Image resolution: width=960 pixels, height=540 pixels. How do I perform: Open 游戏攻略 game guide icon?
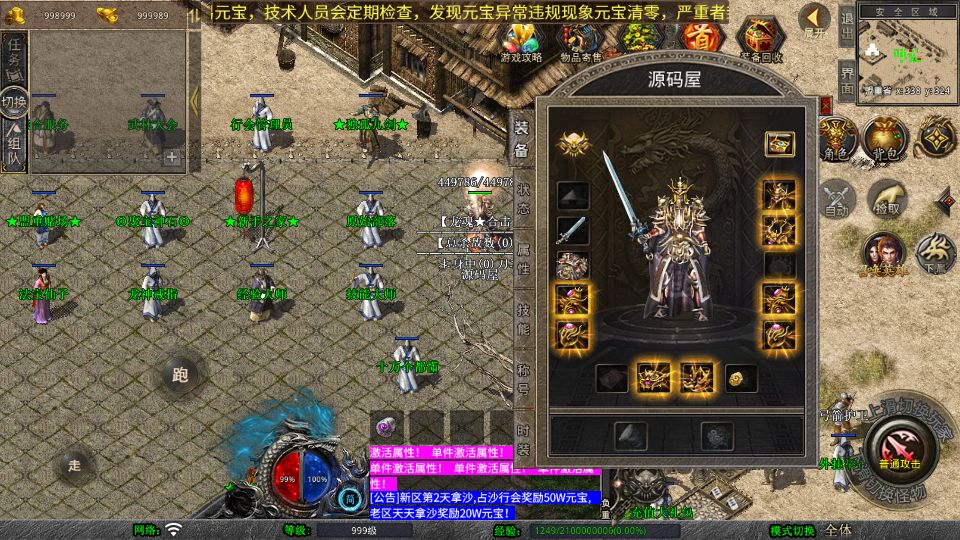point(521,40)
